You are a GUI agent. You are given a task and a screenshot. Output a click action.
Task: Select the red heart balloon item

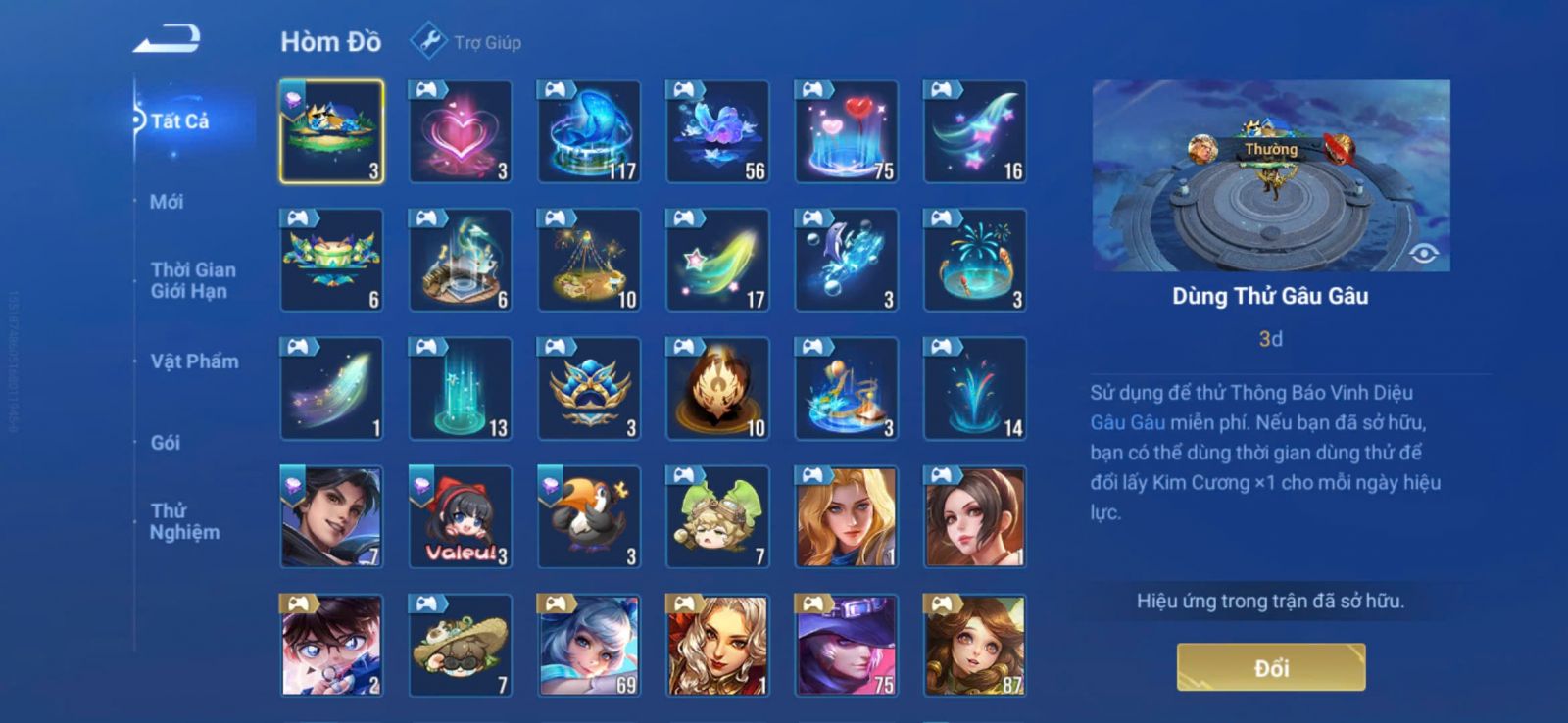846,132
